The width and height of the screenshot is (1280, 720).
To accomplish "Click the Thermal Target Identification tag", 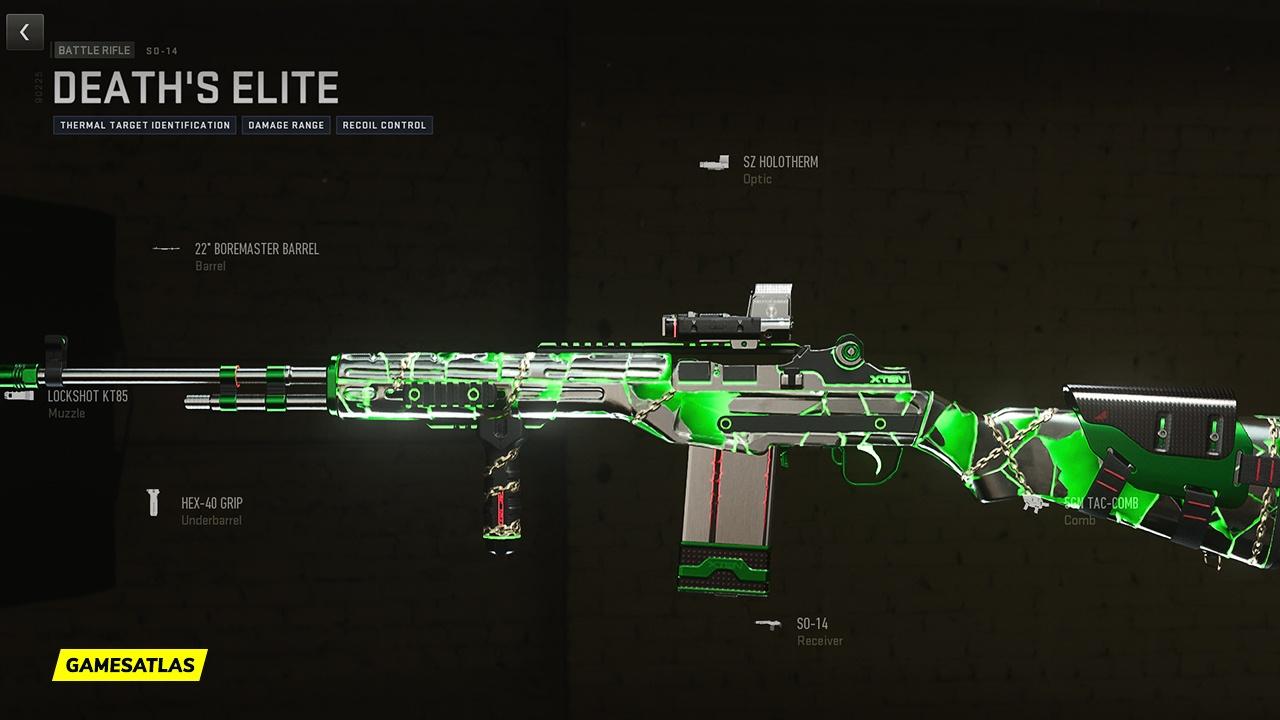I will (145, 125).
